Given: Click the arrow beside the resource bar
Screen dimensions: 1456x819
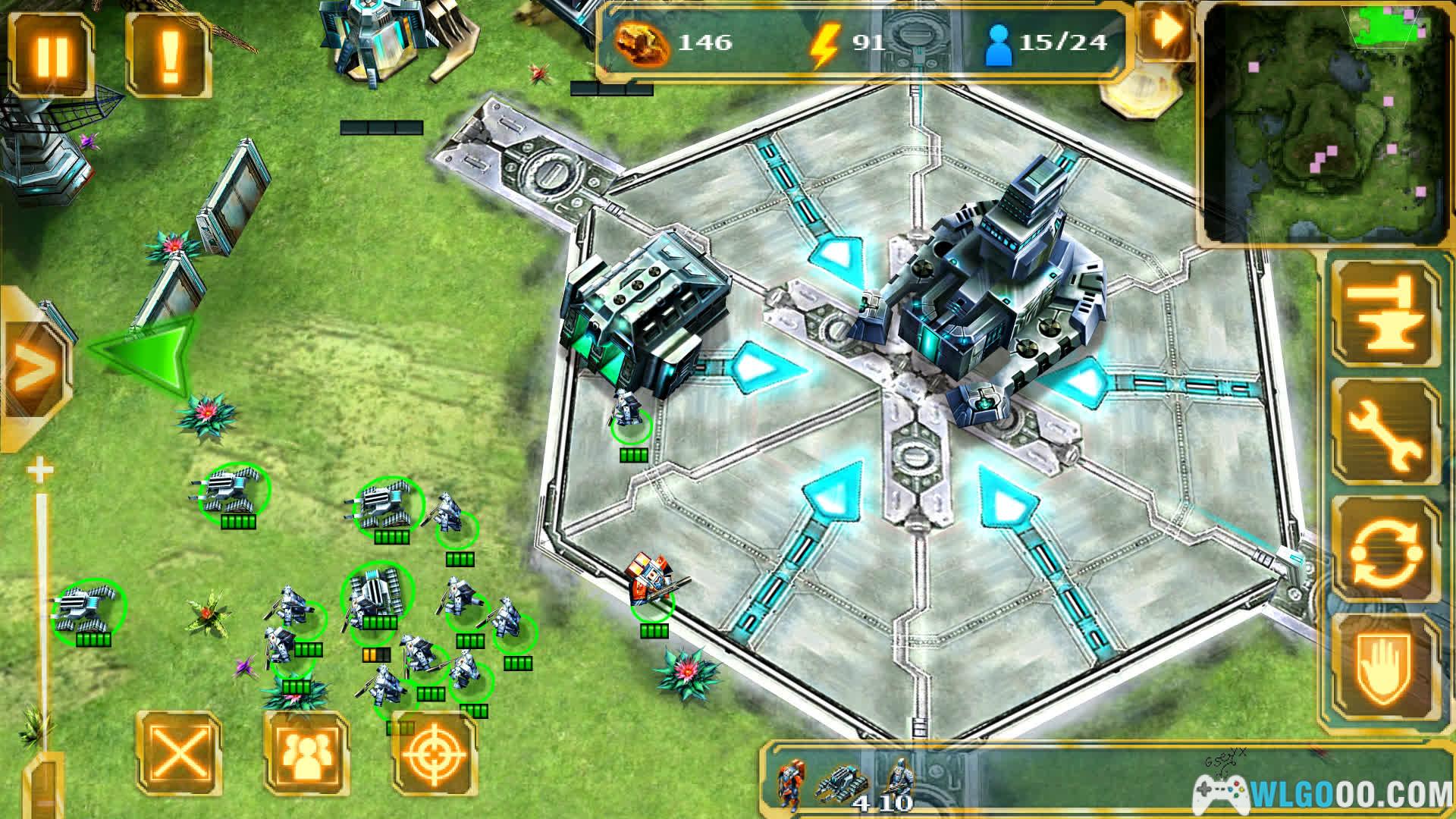Looking at the screenshot, I should coord(1166,30).
